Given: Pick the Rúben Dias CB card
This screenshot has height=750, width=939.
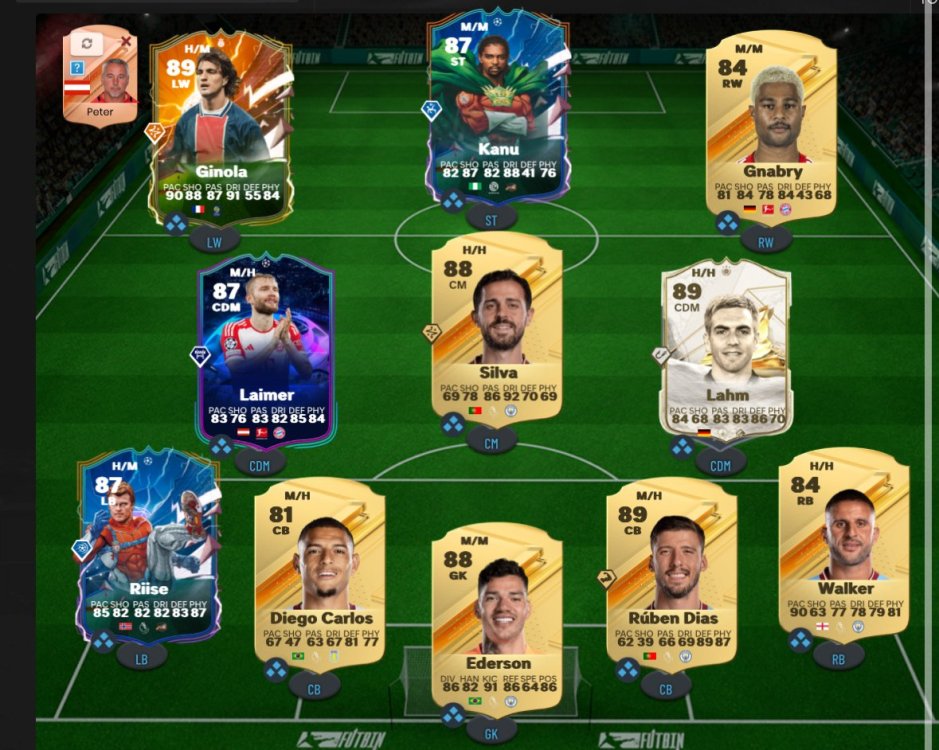Looking at the screenshot, I should [672, 570].
